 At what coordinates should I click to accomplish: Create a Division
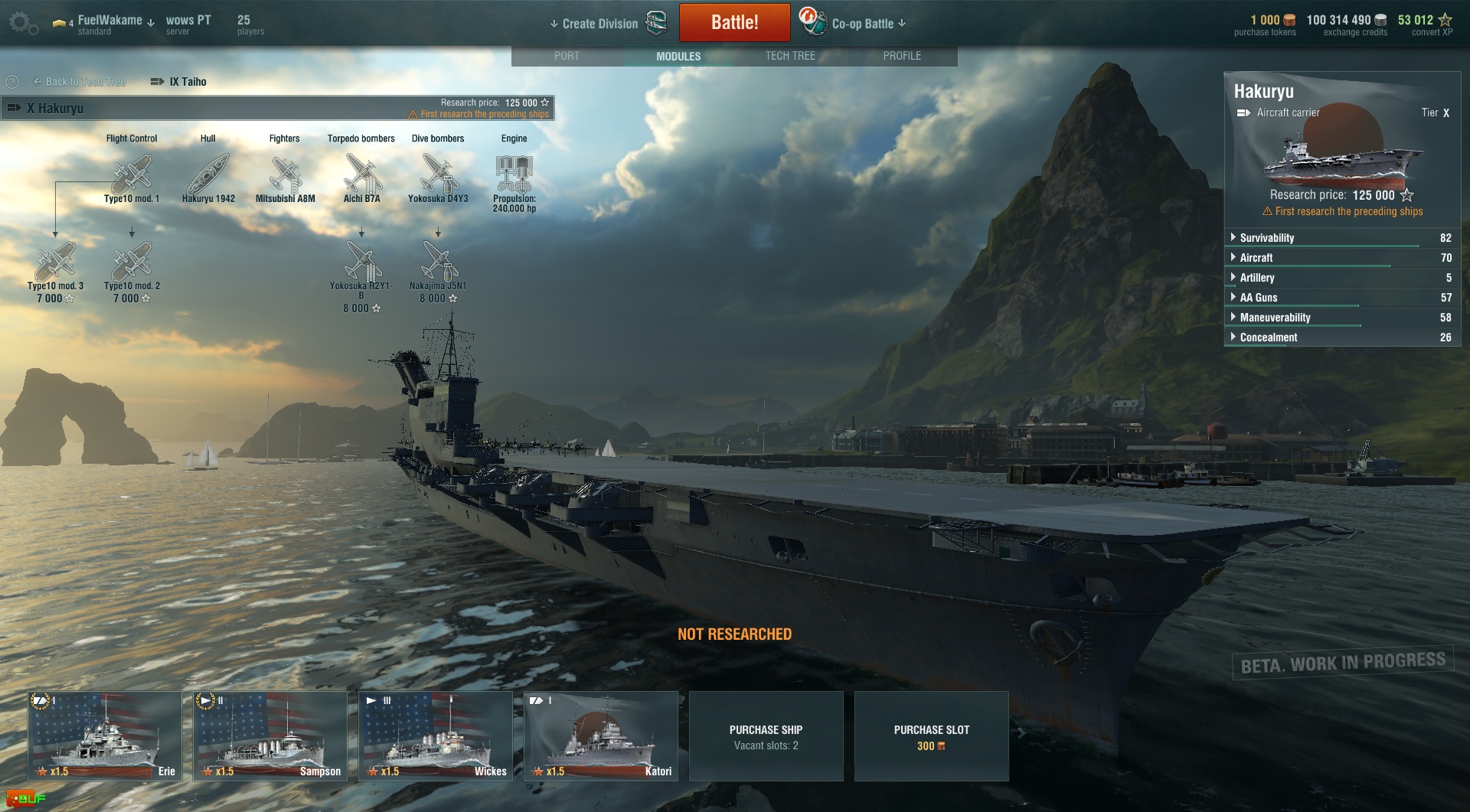(599, 24)
